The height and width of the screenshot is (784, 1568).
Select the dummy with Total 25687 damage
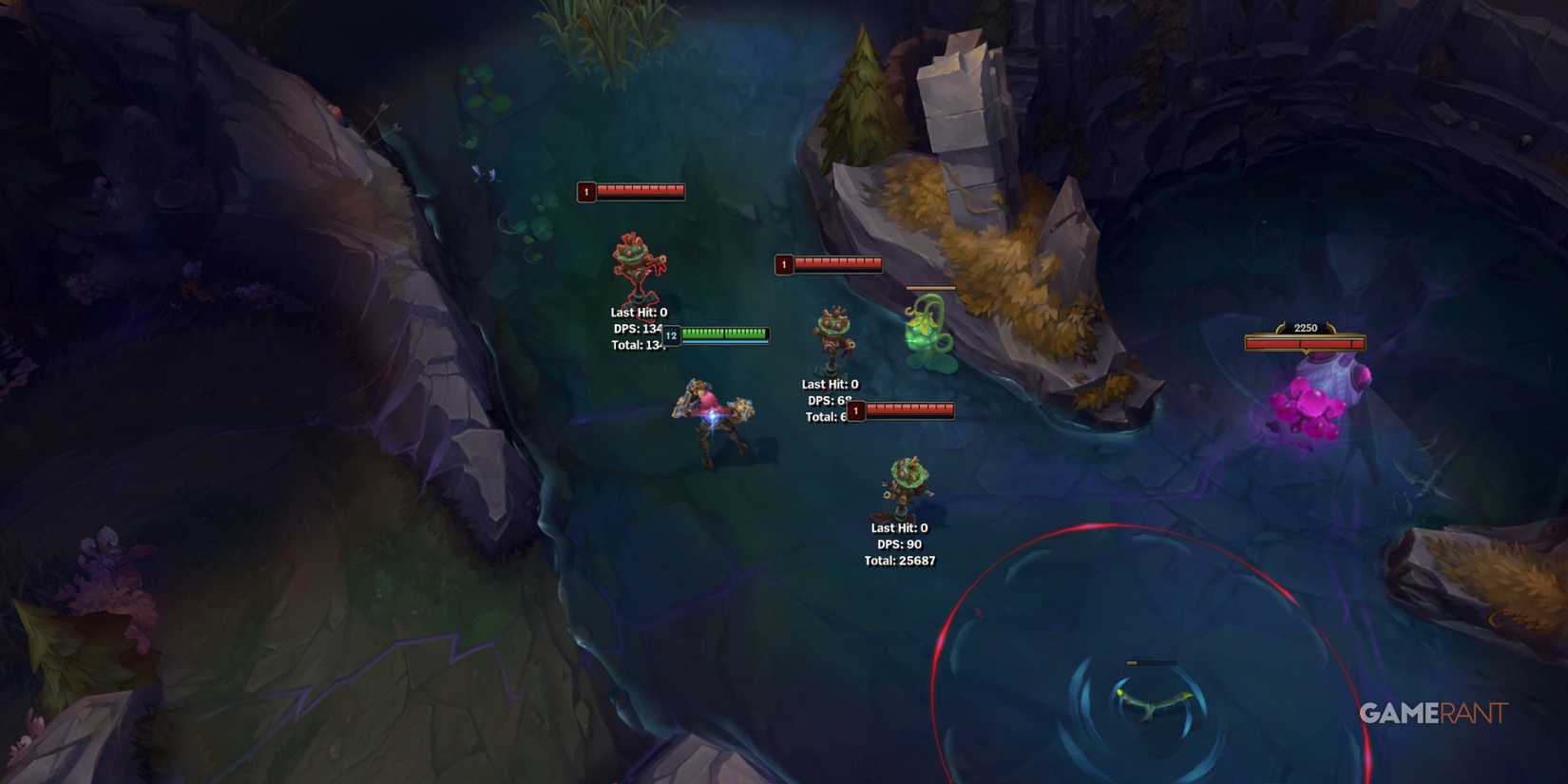tap(901, 485)
